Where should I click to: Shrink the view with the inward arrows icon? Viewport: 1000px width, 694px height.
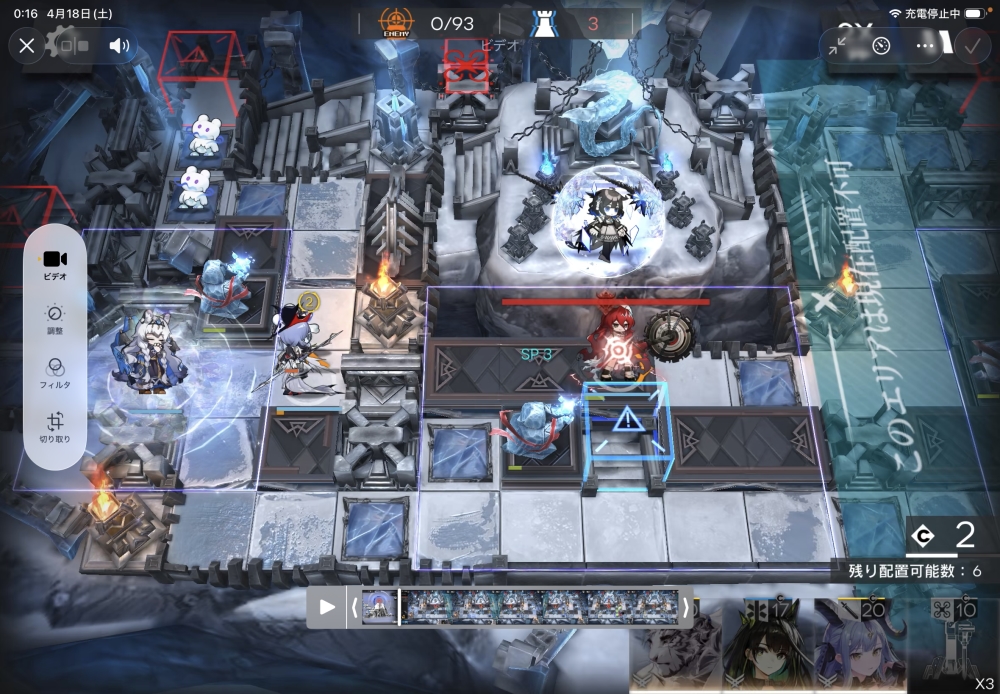click(838, 45)
